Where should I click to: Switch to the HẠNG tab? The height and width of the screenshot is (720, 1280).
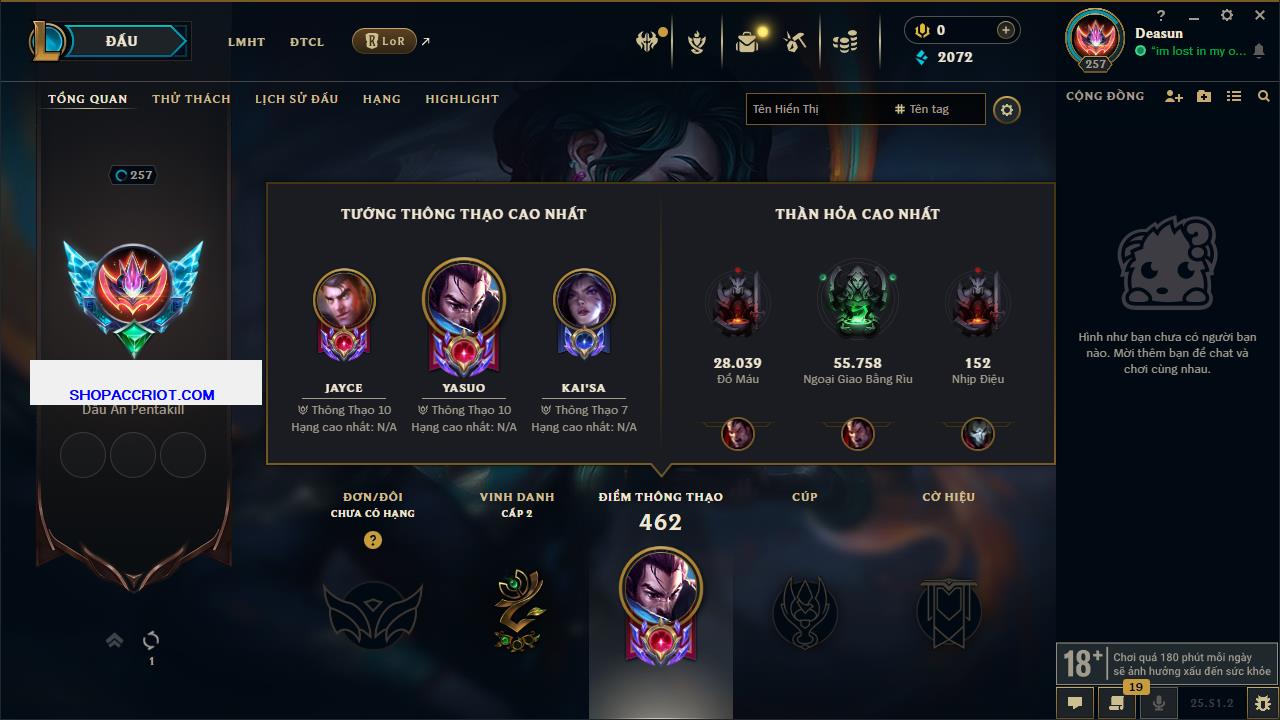[x=381, y=99]
